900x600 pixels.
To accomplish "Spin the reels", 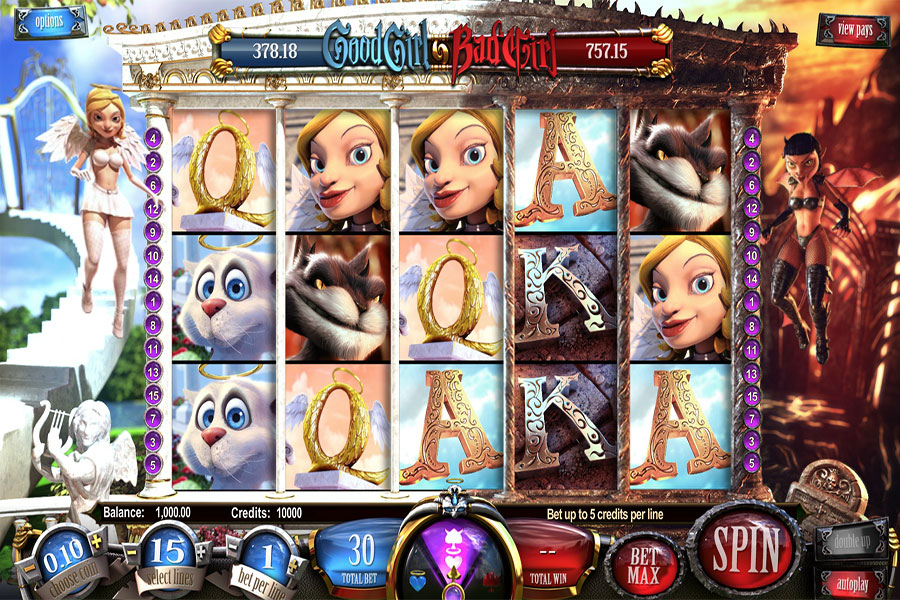I will coord(744,548).
